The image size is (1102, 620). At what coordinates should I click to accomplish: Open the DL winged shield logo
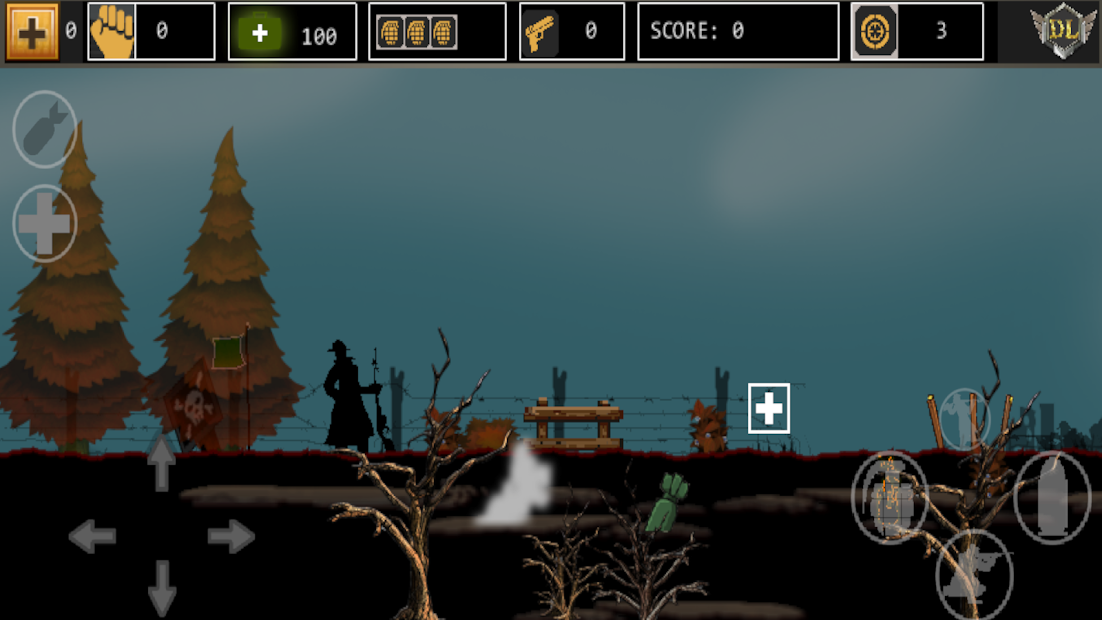1063,30
